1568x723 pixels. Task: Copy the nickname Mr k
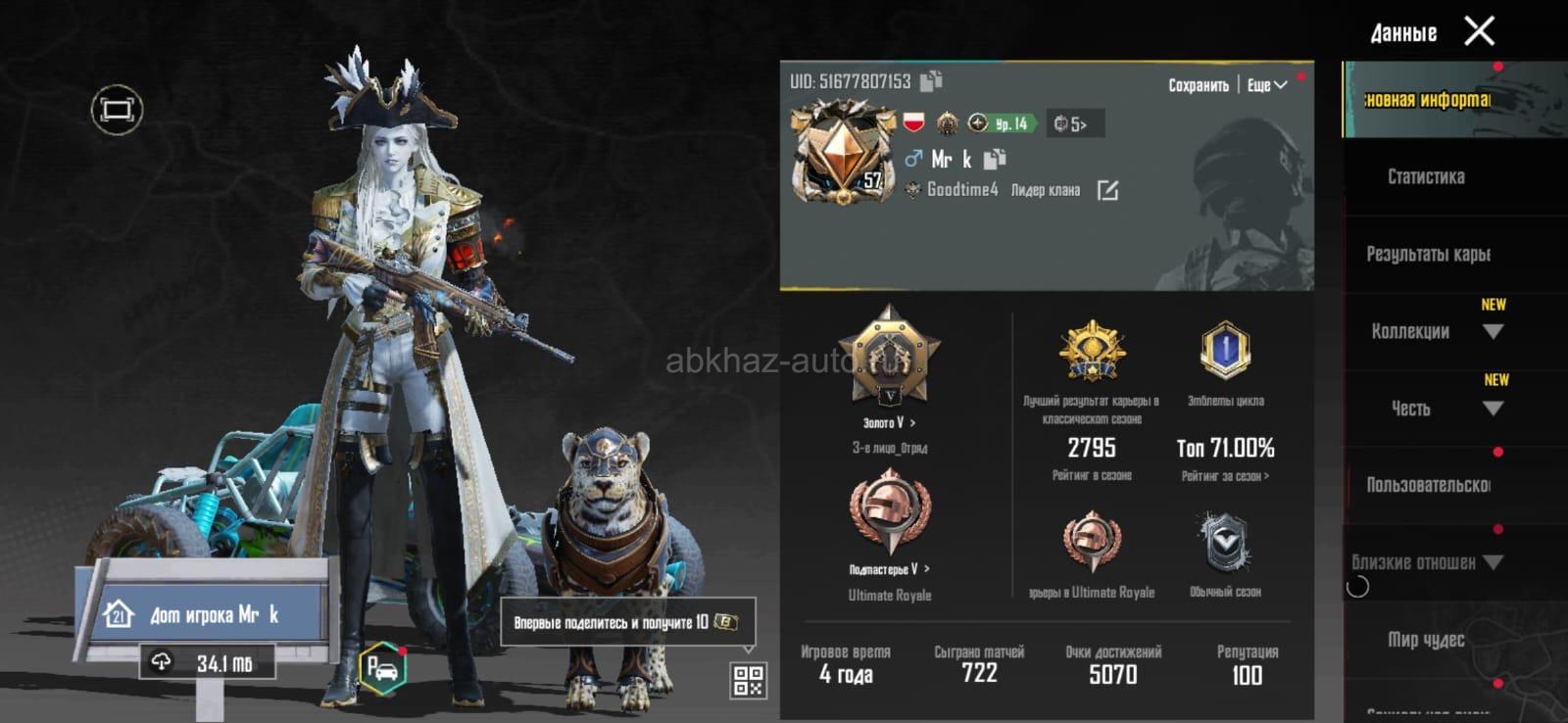[x=995, y=159]
